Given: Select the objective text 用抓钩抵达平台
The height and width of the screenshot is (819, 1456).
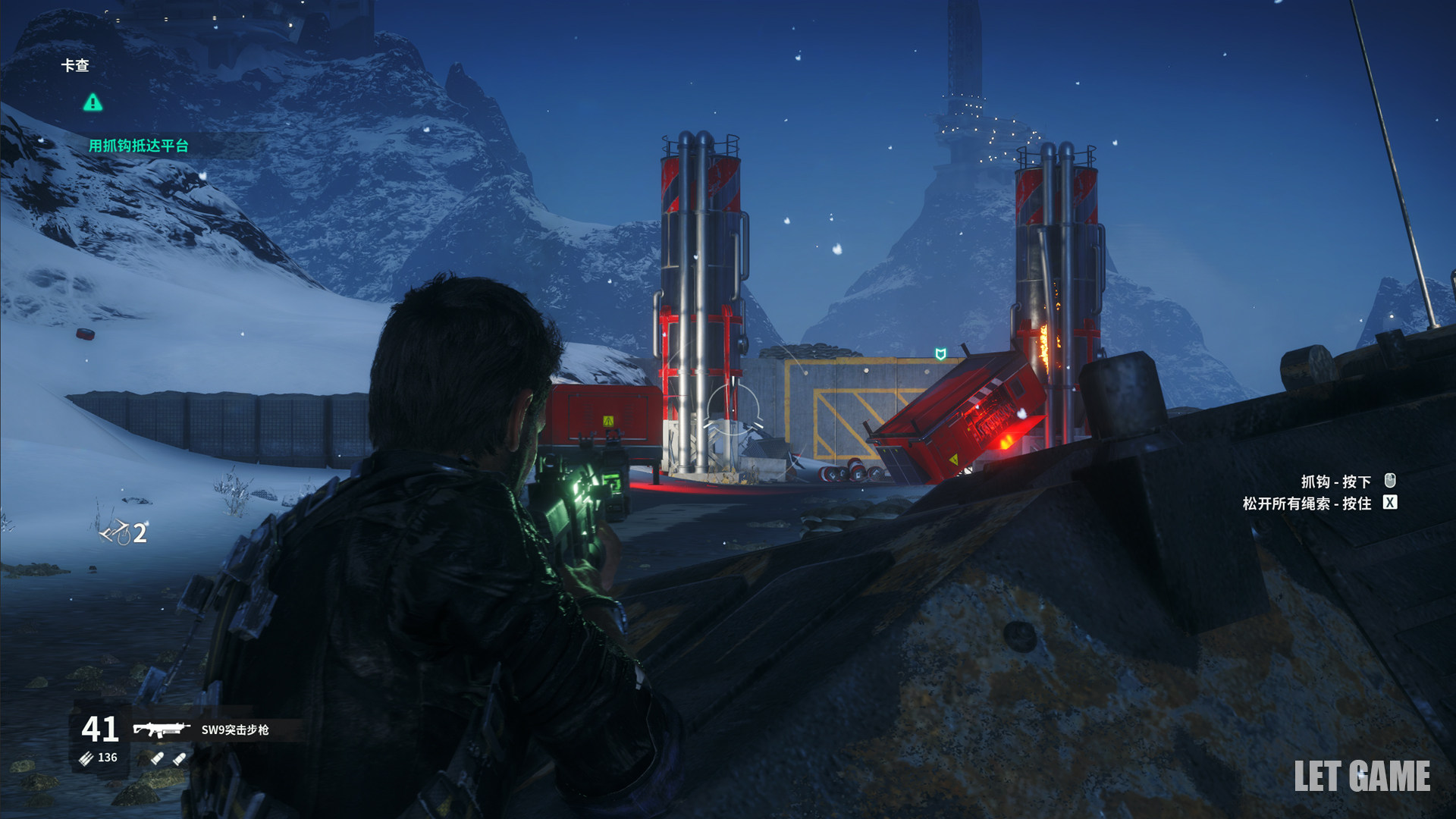Looking at the screenshot, I should (x=138, y=146).
